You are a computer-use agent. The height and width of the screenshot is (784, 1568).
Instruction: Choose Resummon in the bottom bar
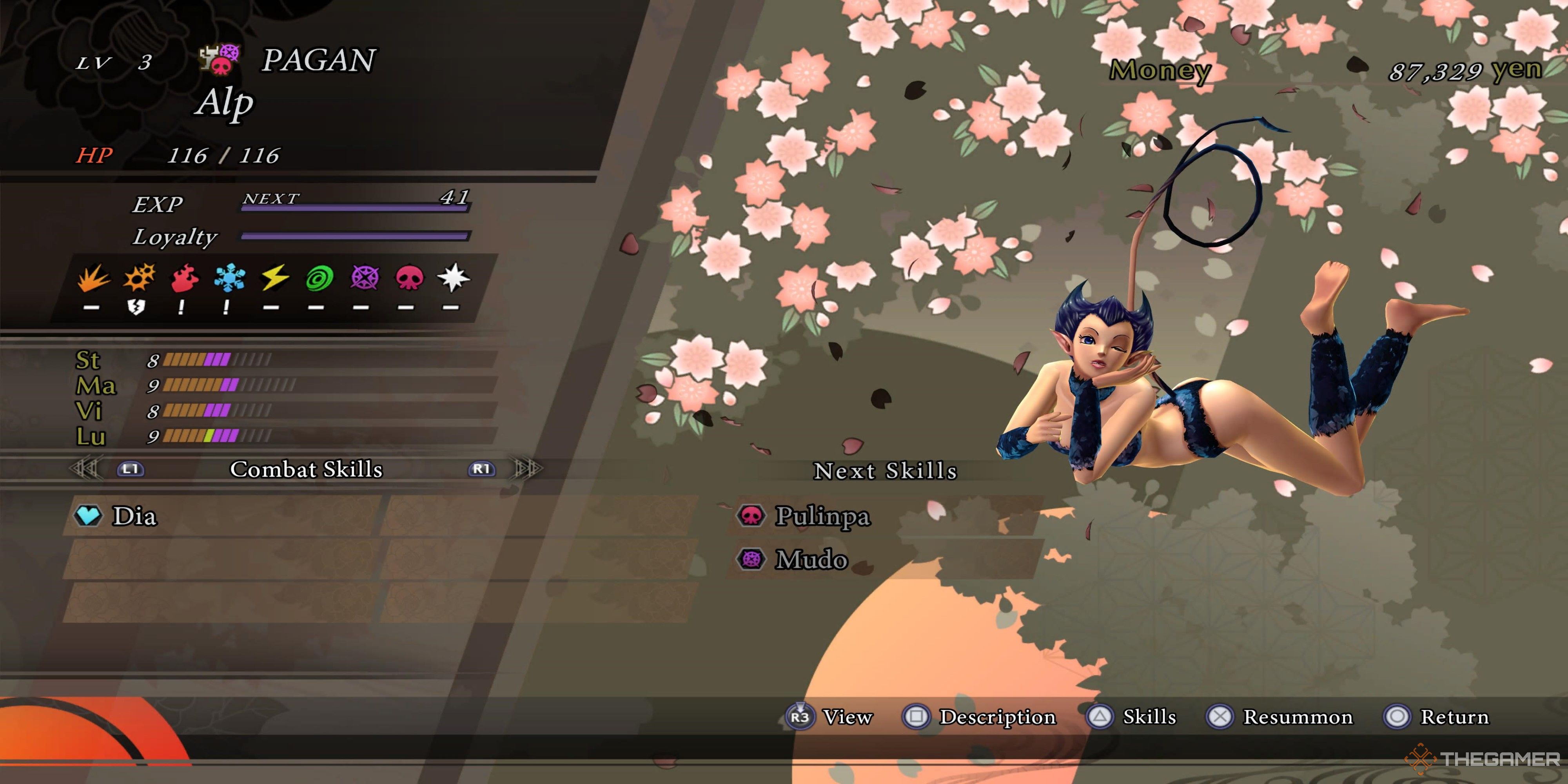pos(1297,717)
